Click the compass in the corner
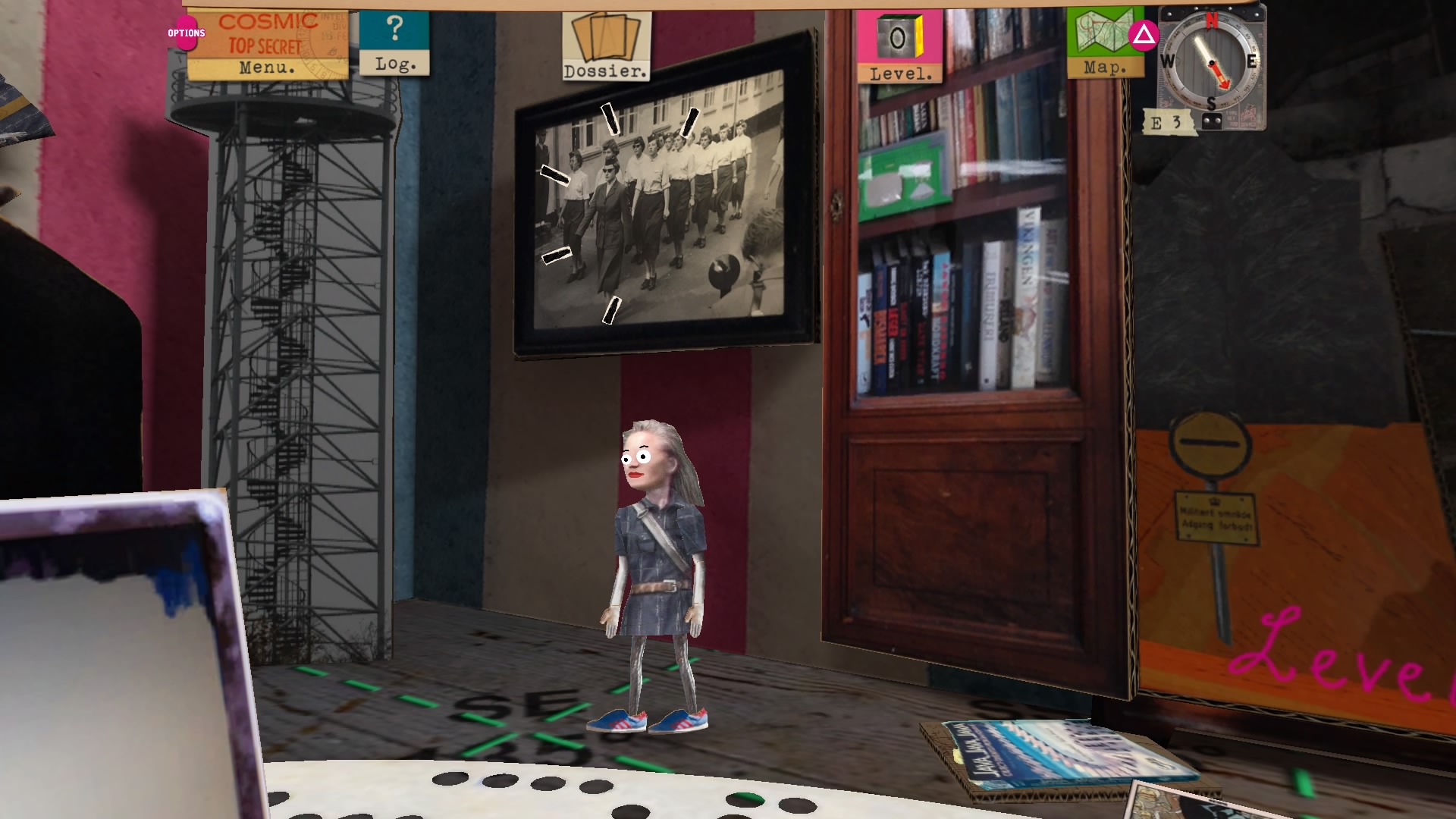 coord(1211,64)
